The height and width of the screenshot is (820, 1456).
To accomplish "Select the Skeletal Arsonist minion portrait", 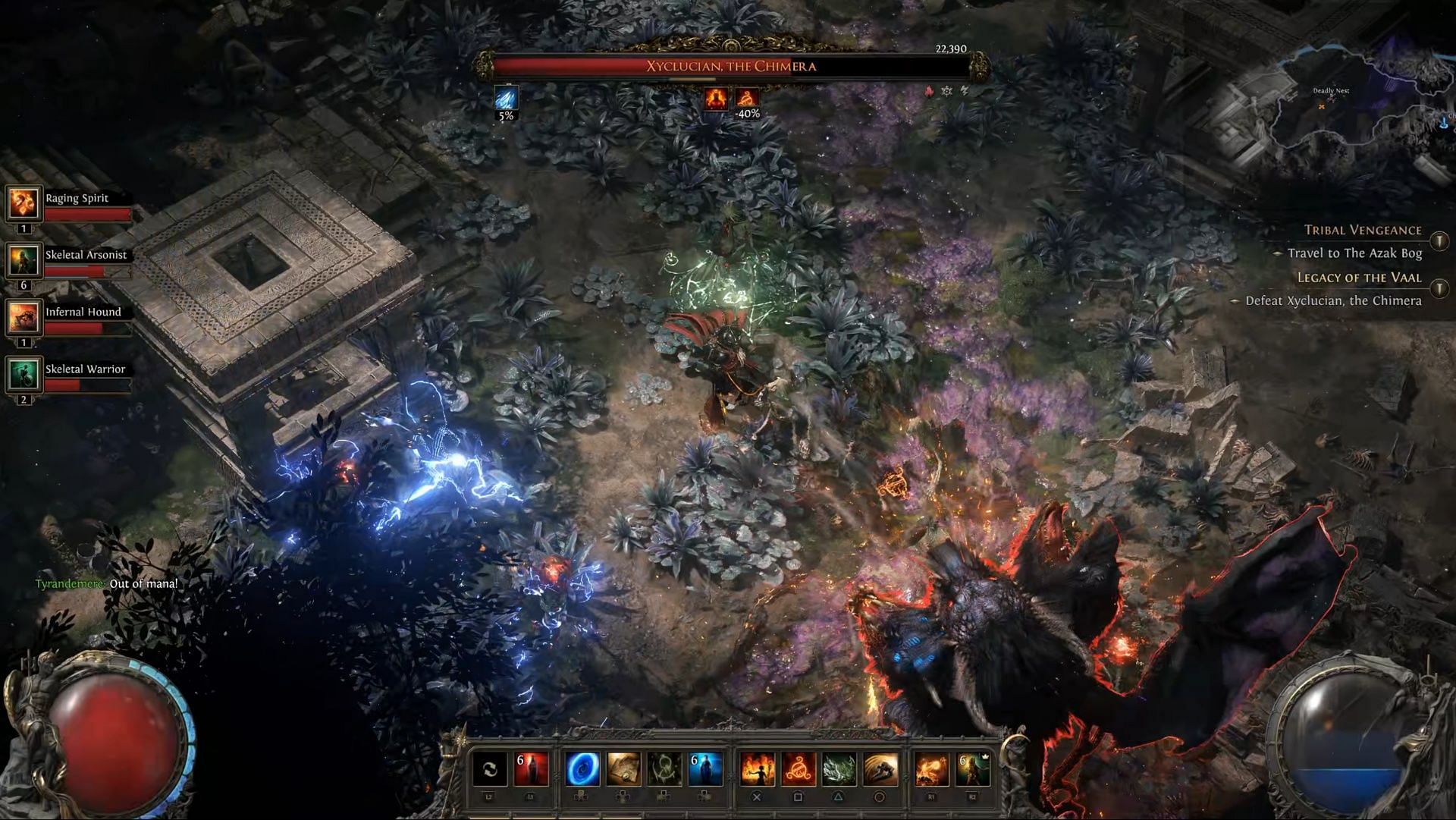I will (x=24, y=260).
